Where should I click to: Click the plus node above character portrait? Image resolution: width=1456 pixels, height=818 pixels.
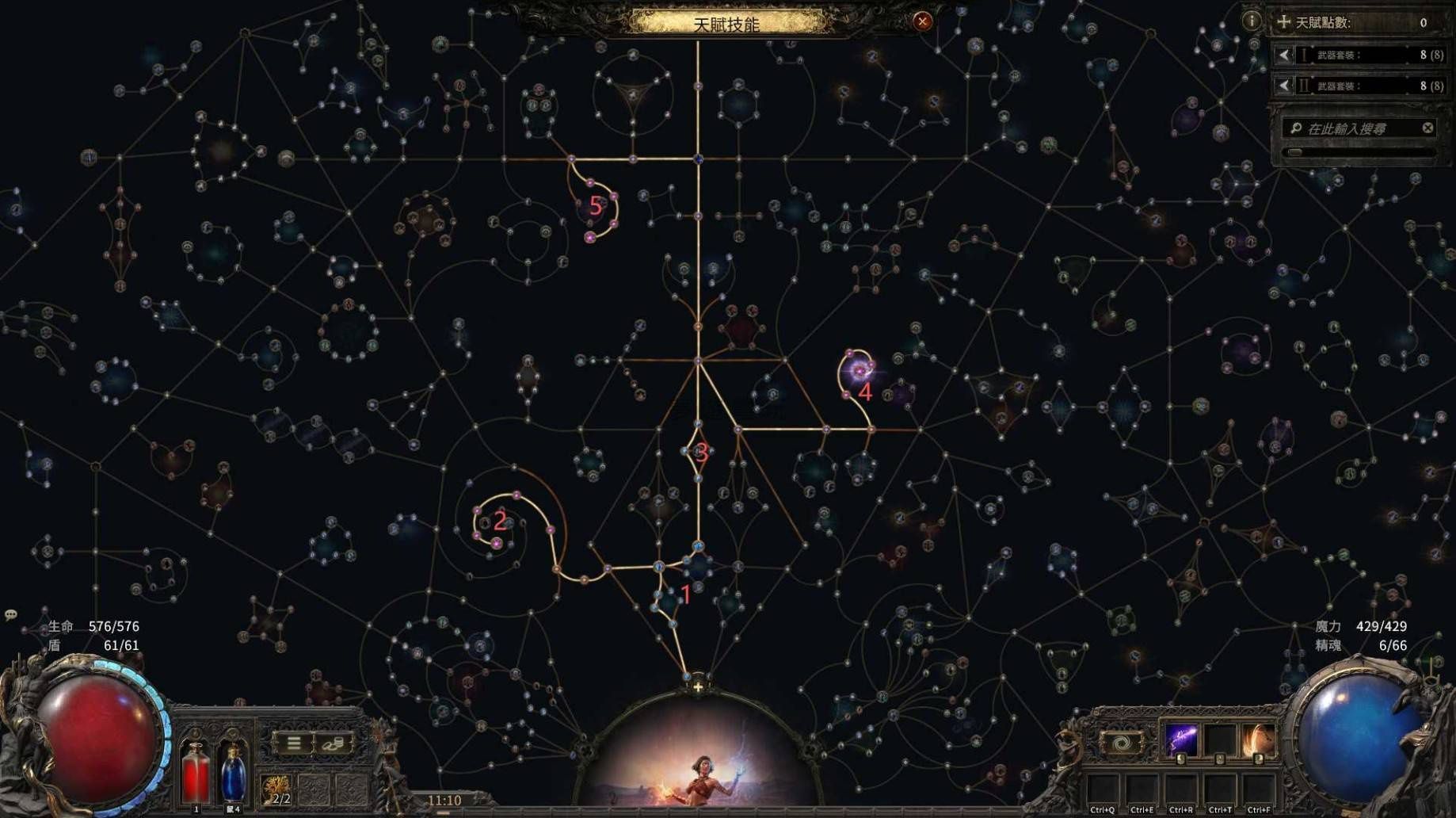click(x=697, y=686)
